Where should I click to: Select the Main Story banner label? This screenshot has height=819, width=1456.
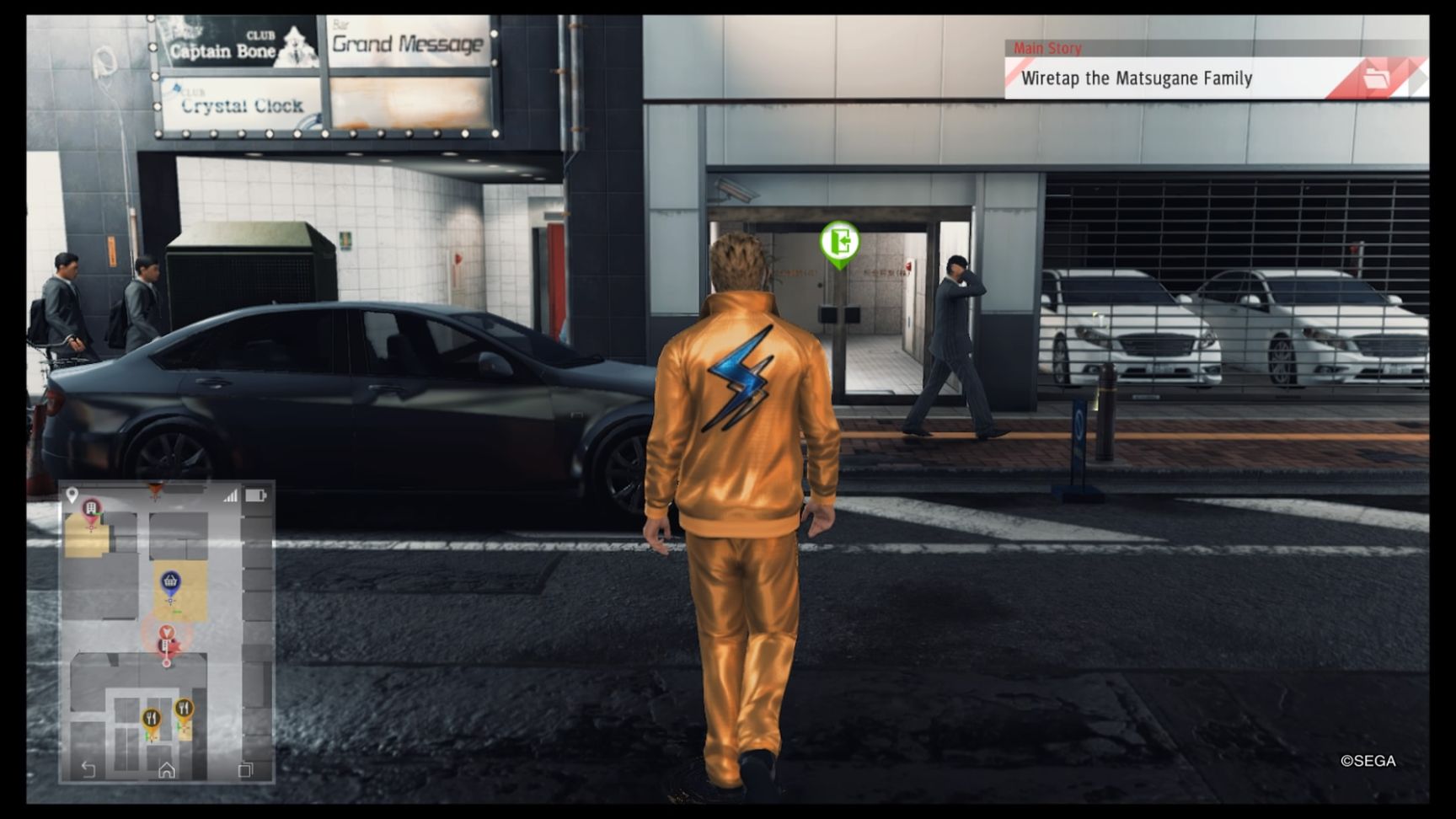[x=1047, y=48]
